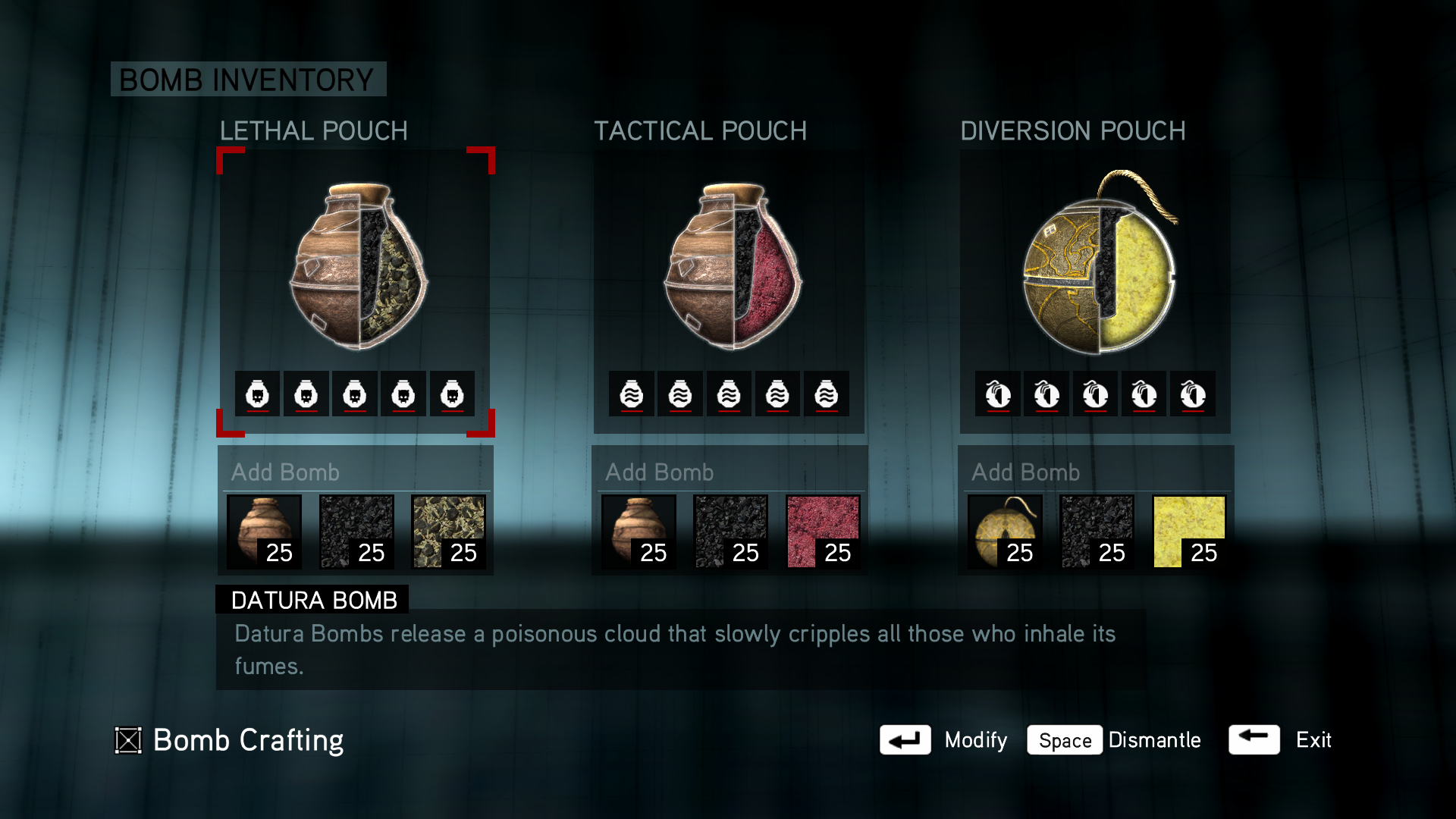Select the Tactical Pouch red powder bomb
The image size is (1456, 819).
coord(730,265)
